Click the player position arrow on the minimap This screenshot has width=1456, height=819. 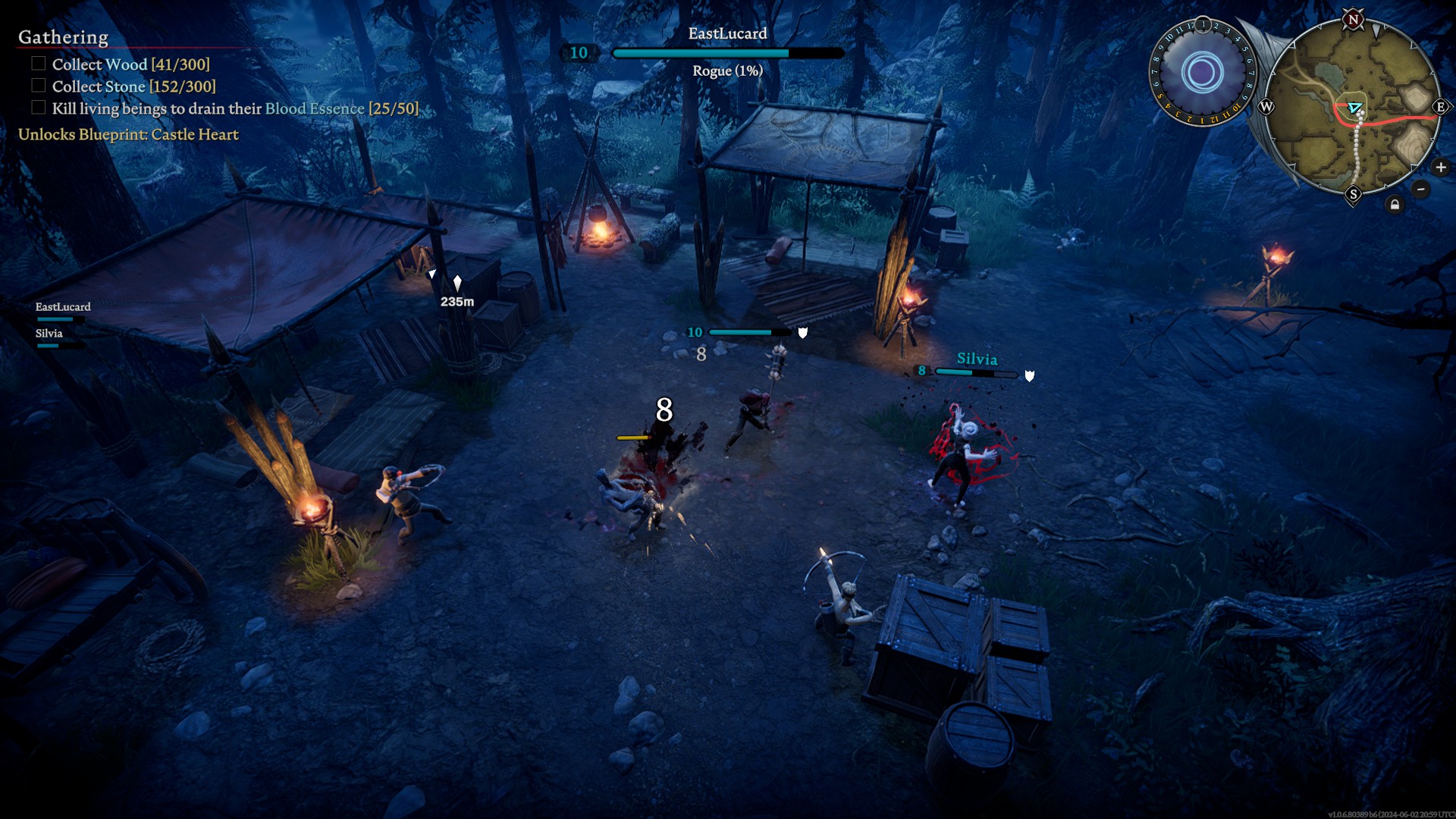click(1354, 108)
